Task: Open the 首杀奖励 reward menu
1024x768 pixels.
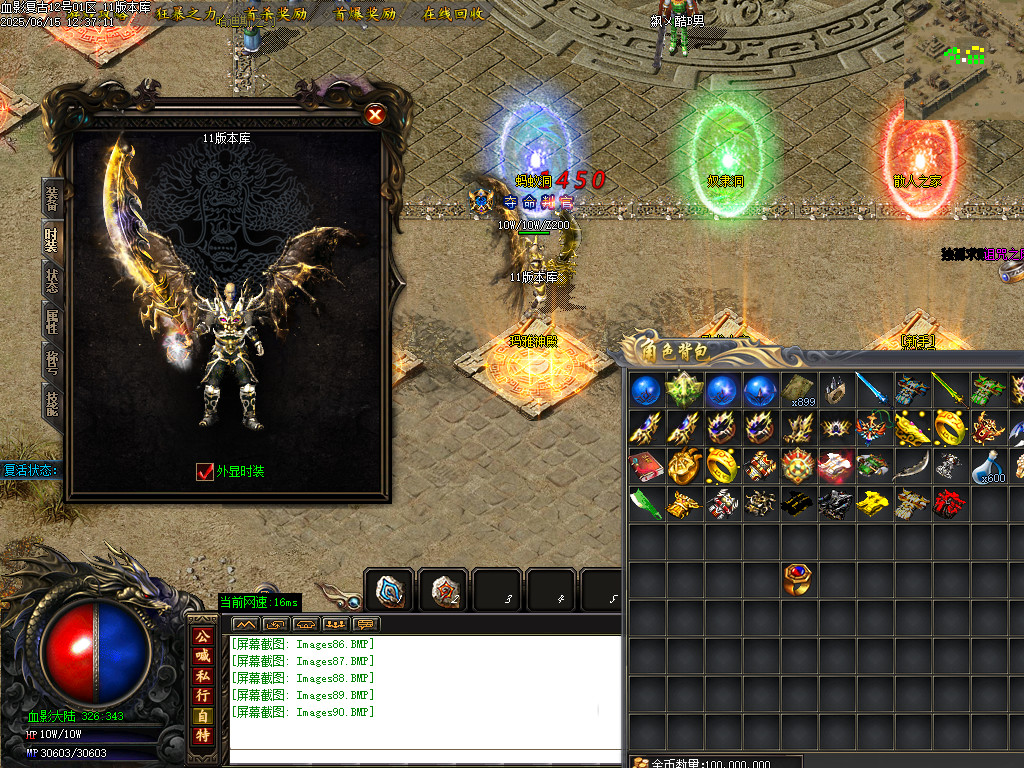Action: coord(276,14)
